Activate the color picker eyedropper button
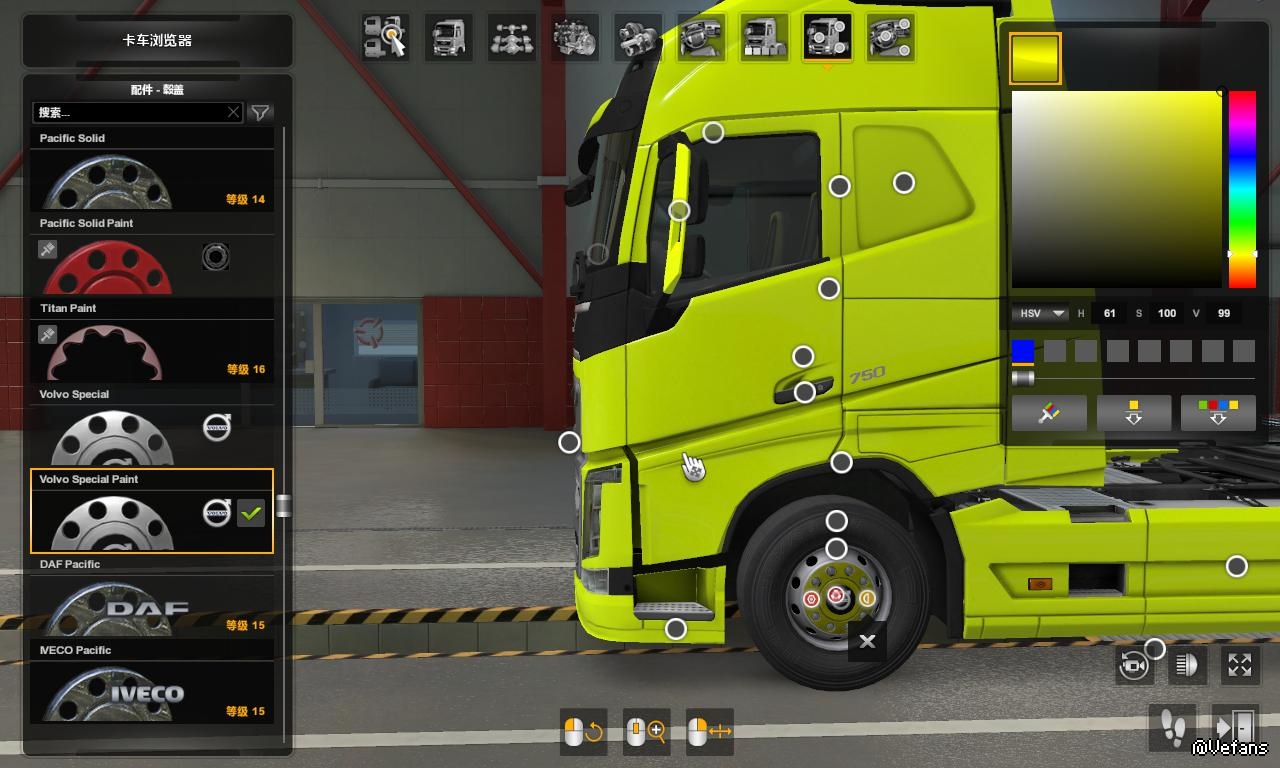This screenshot has height=768, width=1280. tap(1049, 413)
